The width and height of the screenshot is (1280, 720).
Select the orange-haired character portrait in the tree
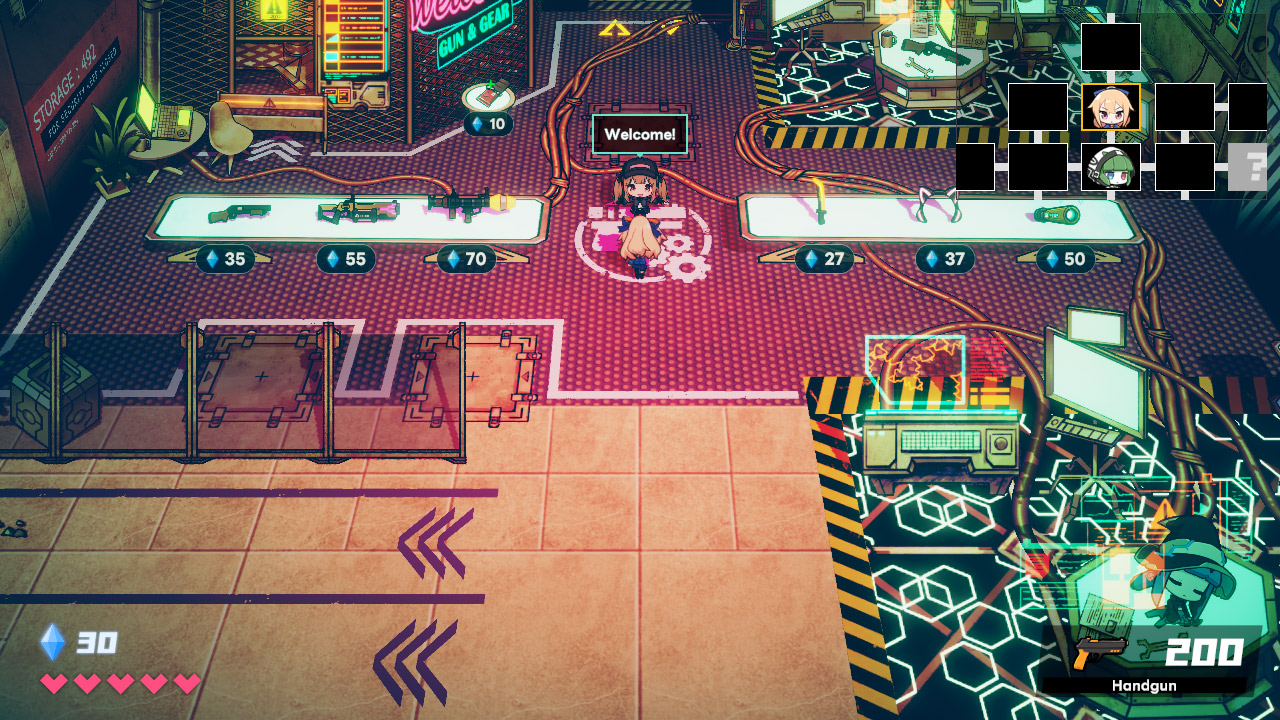coord(1111,107)
